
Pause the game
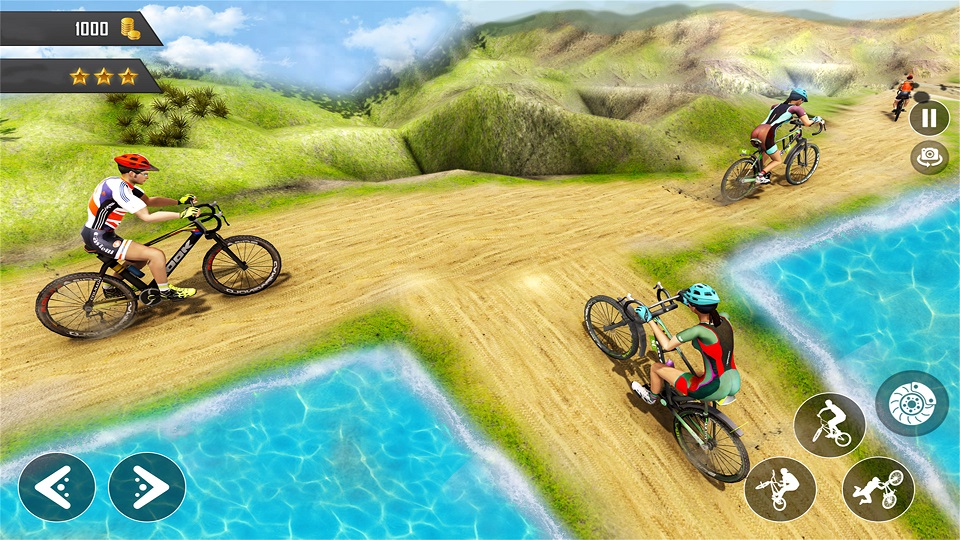929,117
